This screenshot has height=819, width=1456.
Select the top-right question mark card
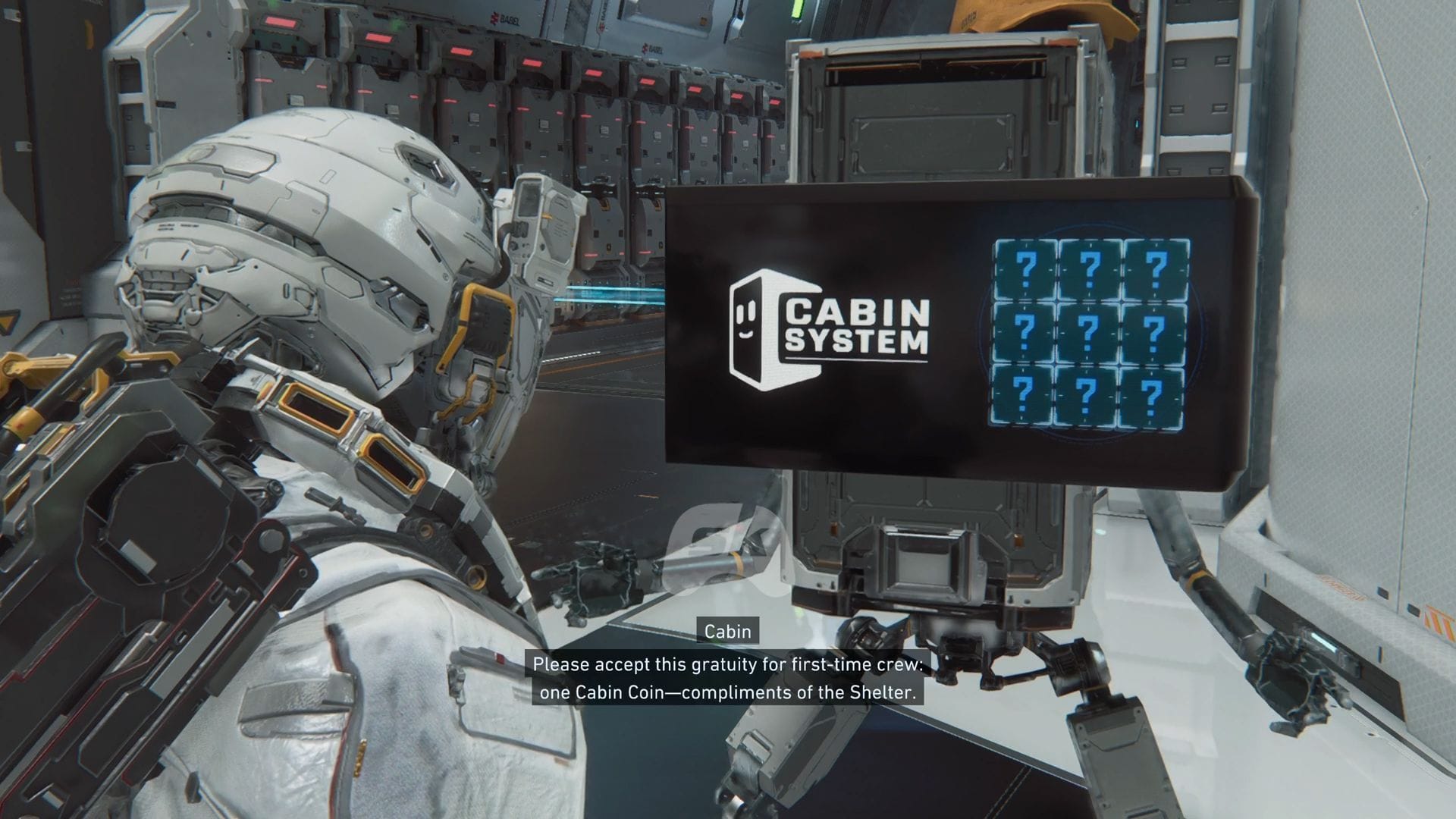[x=1156, y=269]
